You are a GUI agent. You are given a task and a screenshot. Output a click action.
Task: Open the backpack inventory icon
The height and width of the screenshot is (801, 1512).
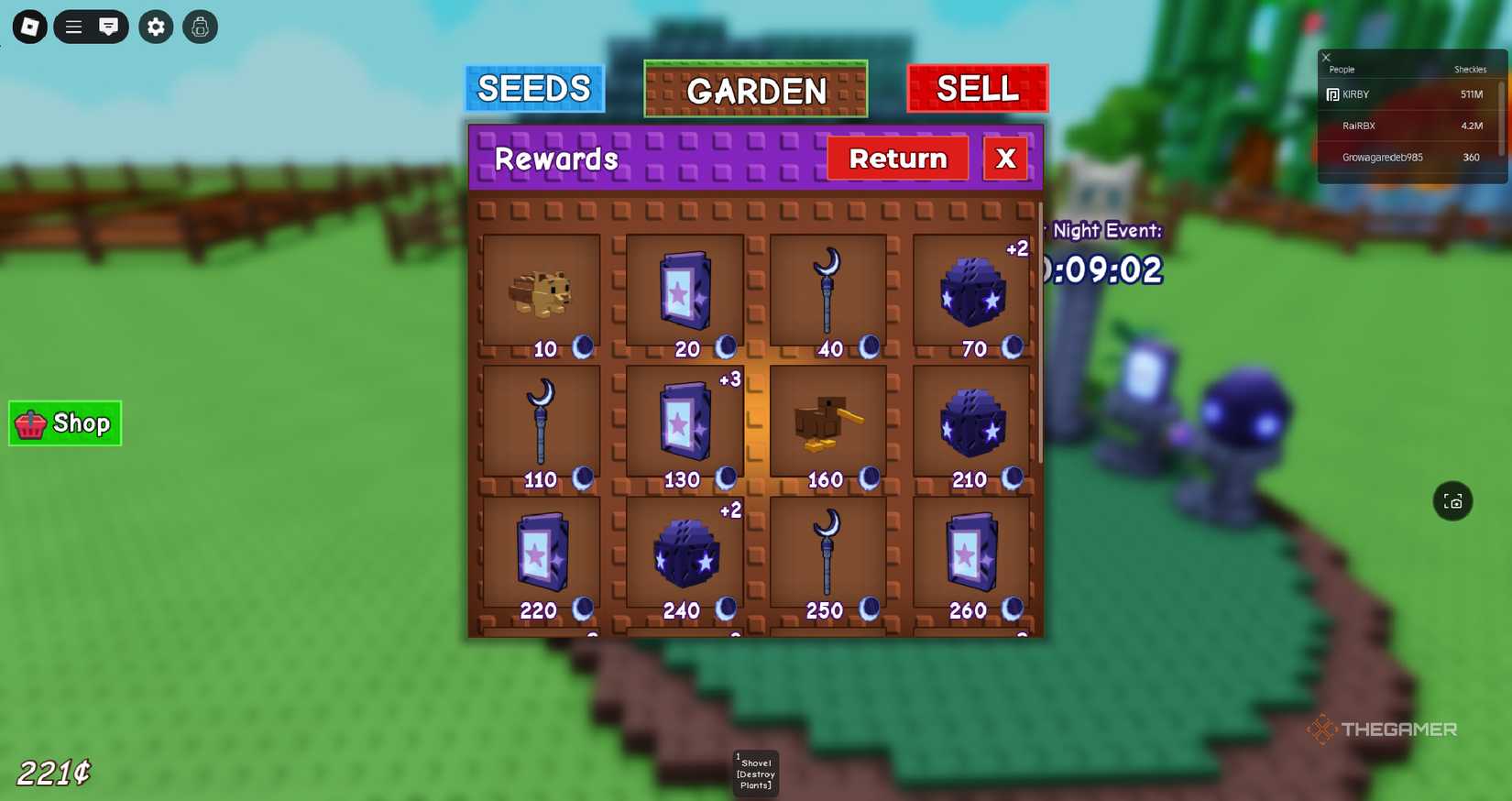tap(200, 27)
